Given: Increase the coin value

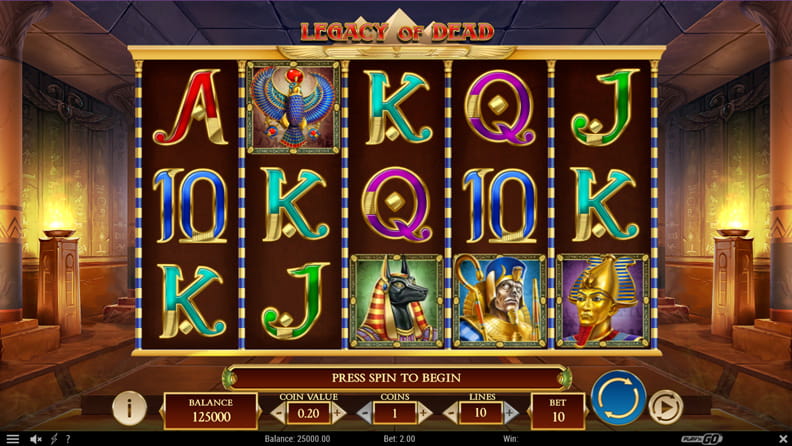Looking at the screenshot, I should point(338,412).
